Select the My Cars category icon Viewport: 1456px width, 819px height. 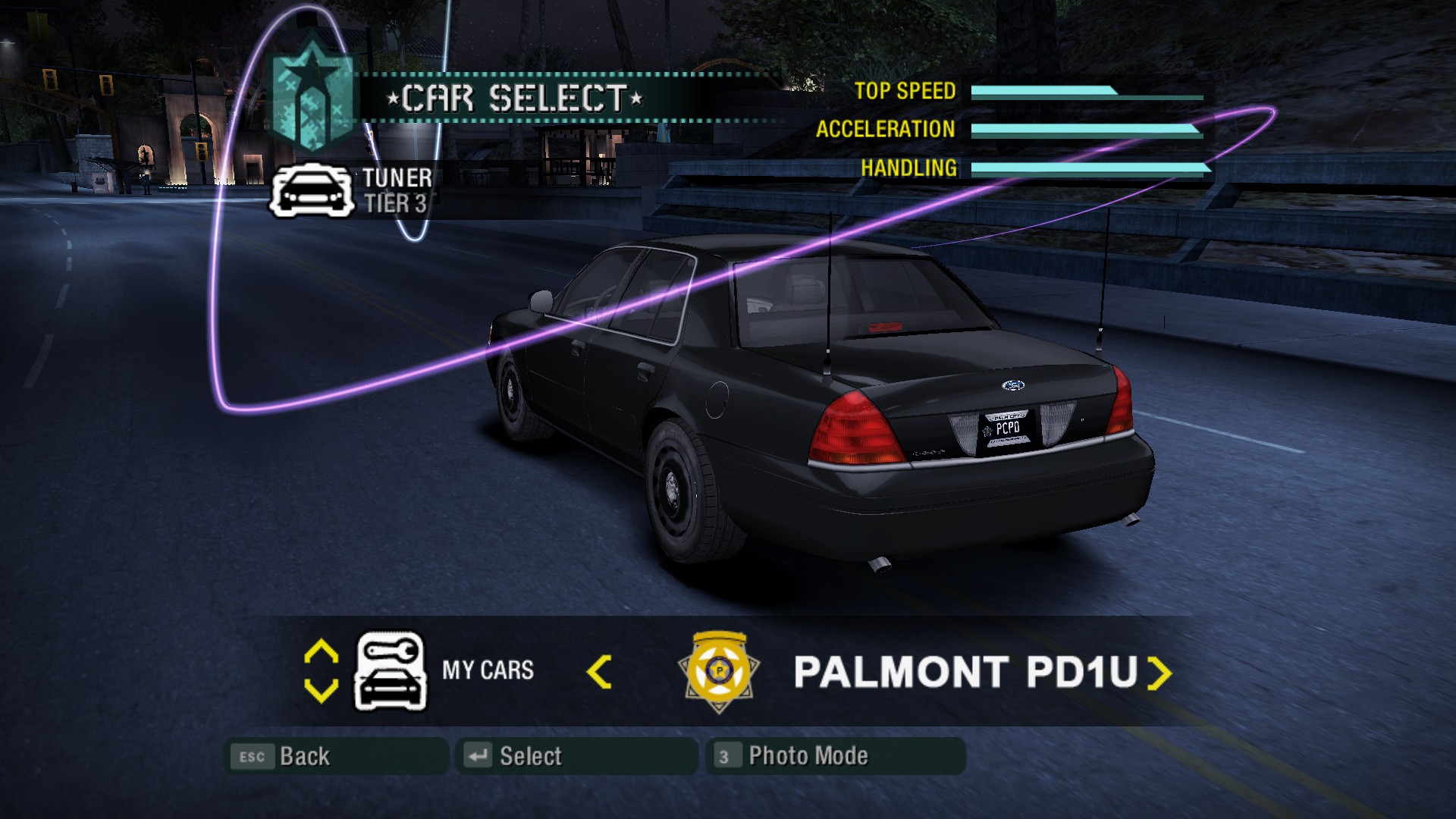tap(391, 671)
